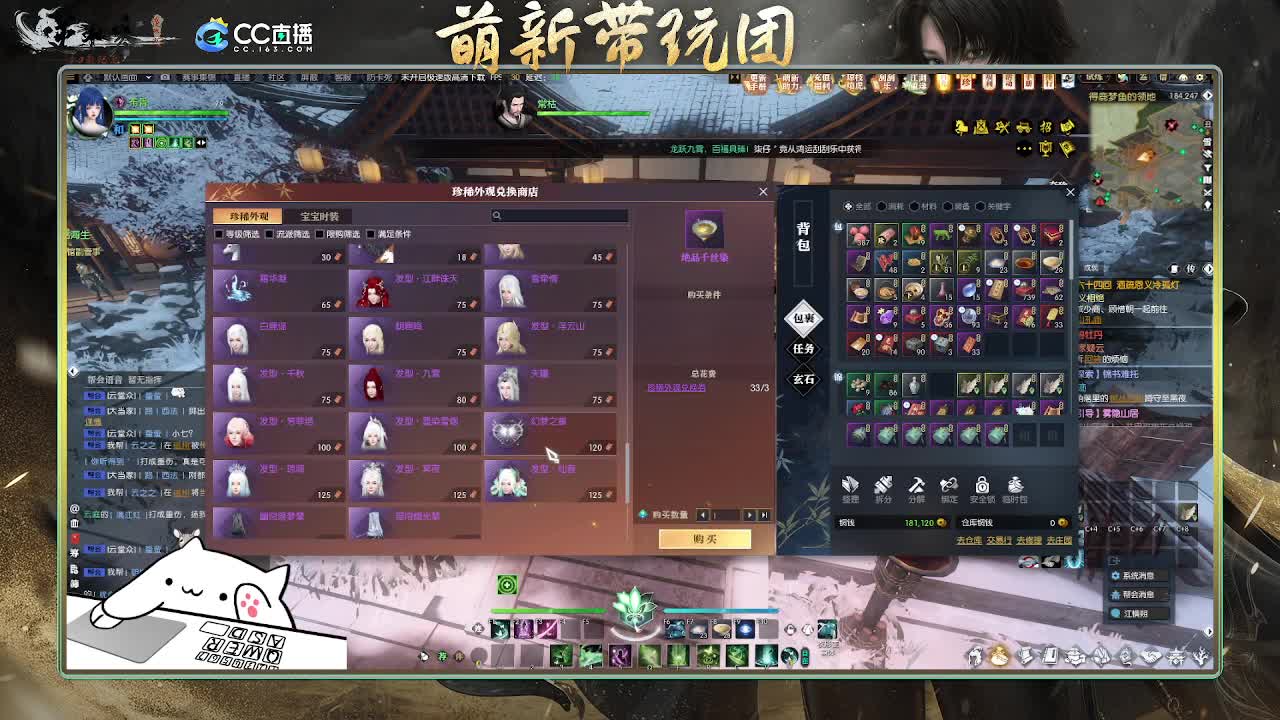The width and height of the screenshot is (1280, 720).
Task: Select the 材料 filter radio in the backpack
Action: tap(914, 206)
